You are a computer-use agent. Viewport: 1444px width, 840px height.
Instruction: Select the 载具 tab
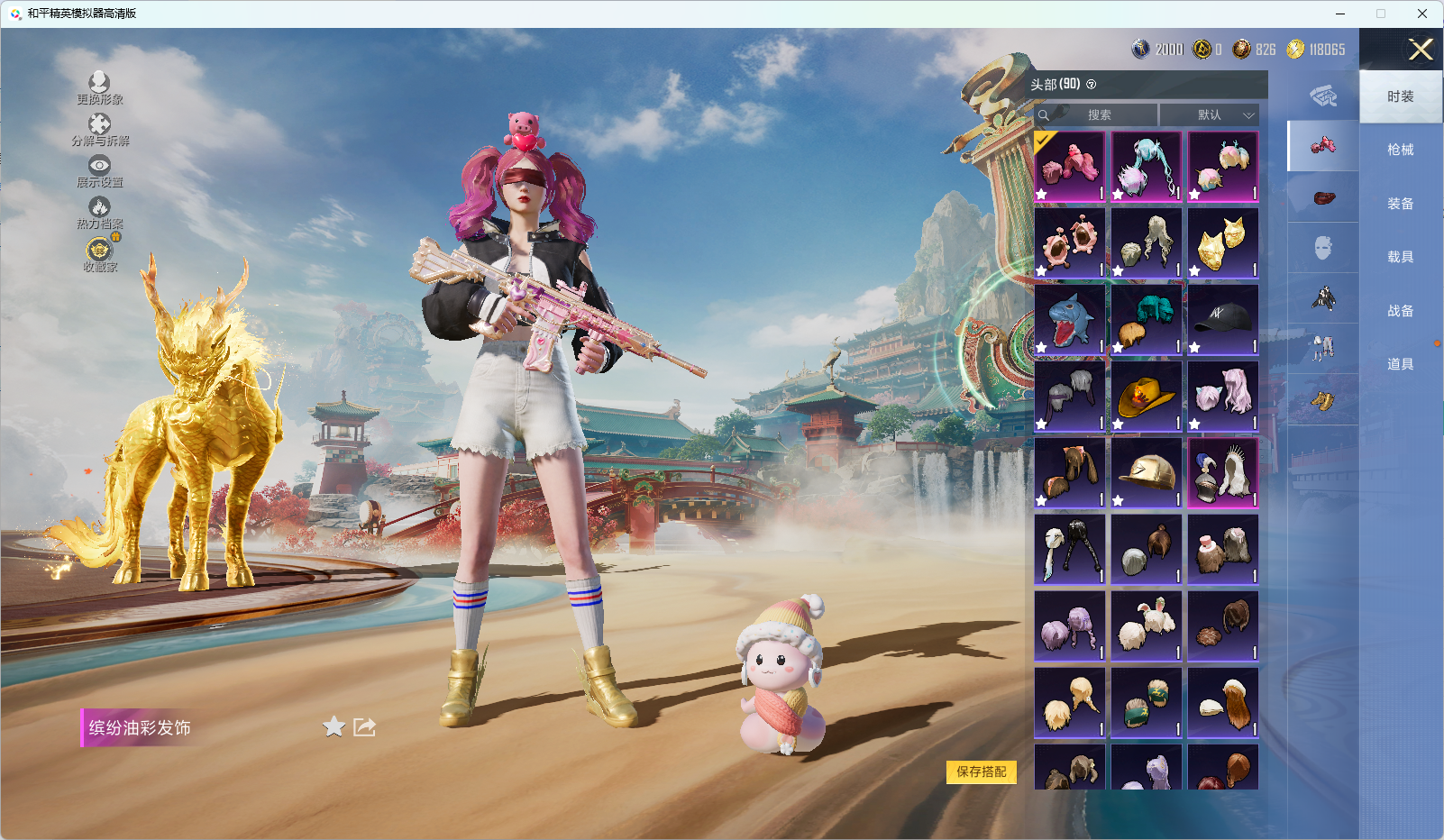tap(1400, 257)
